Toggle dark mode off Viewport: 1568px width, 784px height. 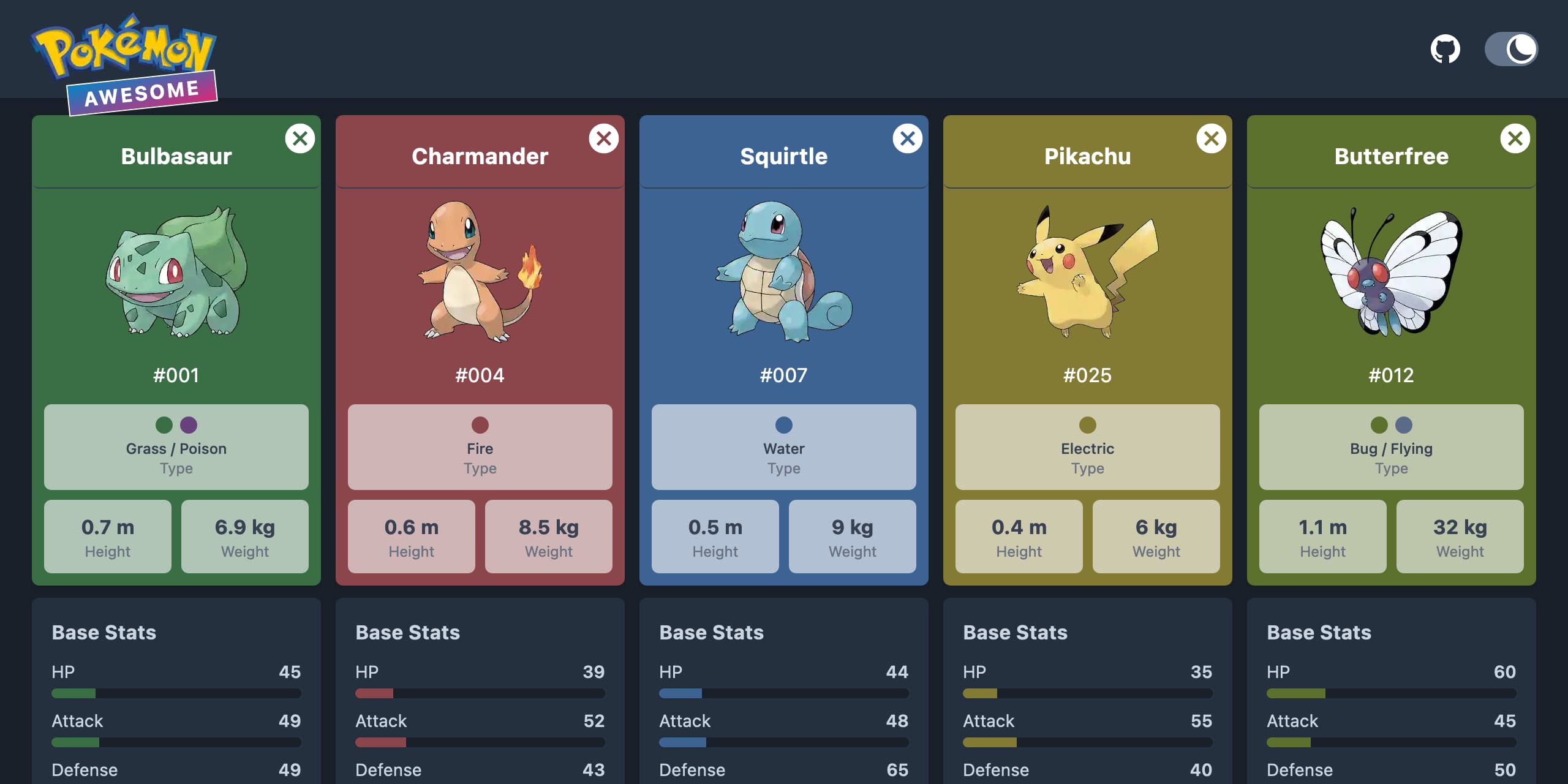[1511, 48]
